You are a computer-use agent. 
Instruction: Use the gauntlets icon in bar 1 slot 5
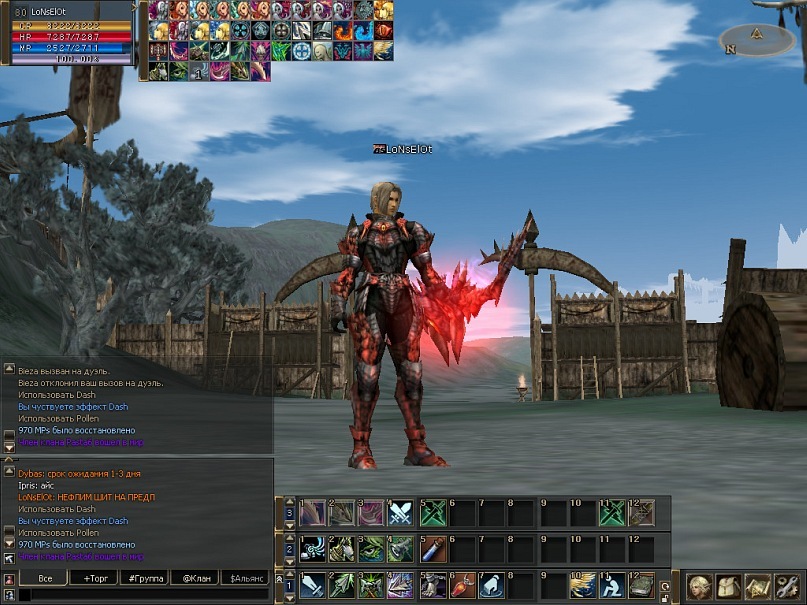tap(432, 585)
